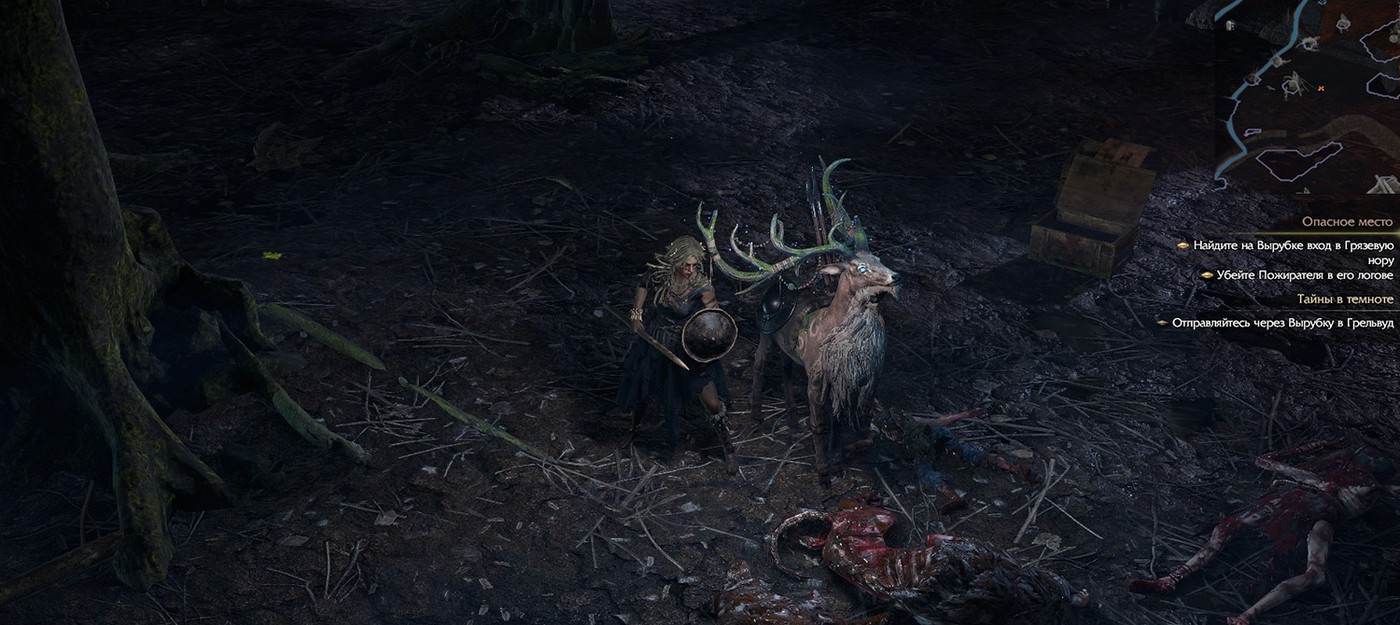Click the minimap in the corner
Viewport: 1400px width, 625px height.
point(1305,95)
